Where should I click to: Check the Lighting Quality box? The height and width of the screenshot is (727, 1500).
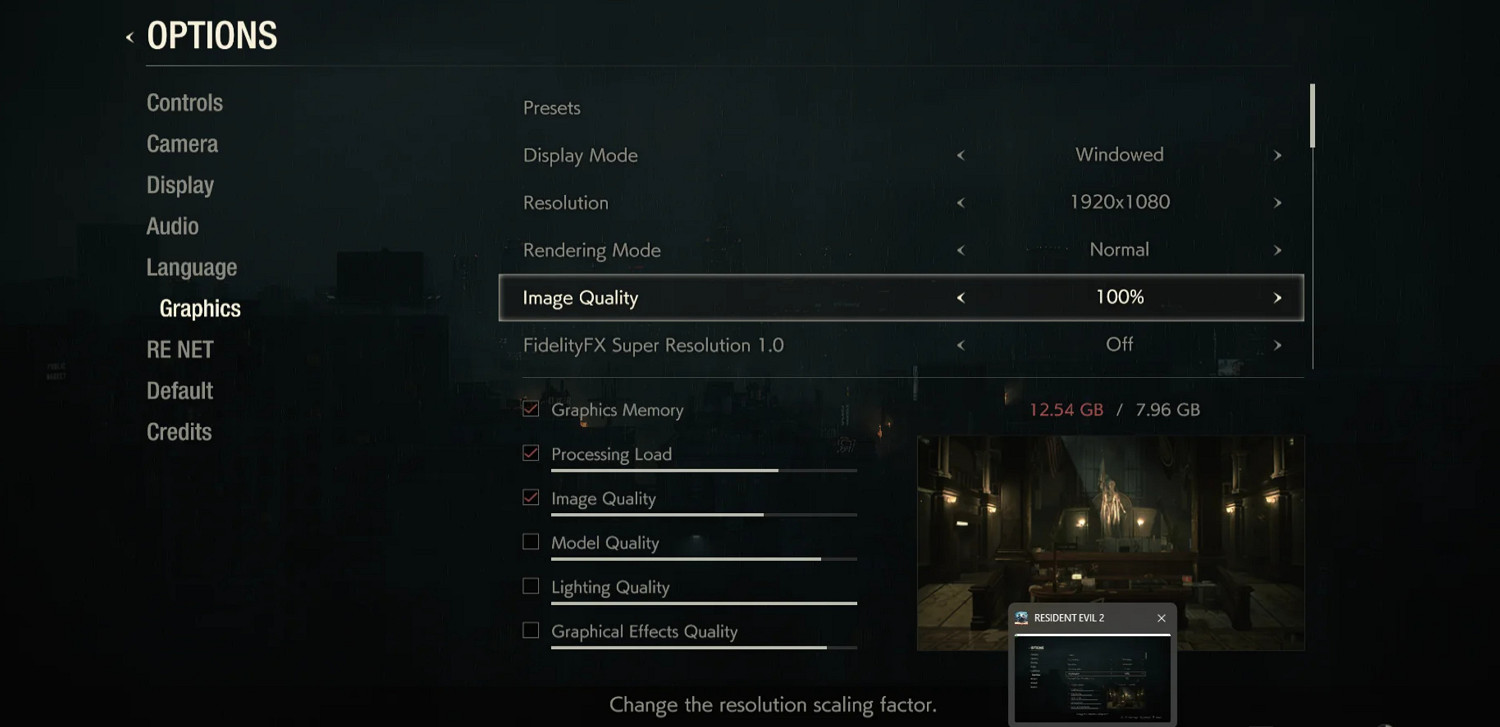pyautogui.click(x=530, y=585)
